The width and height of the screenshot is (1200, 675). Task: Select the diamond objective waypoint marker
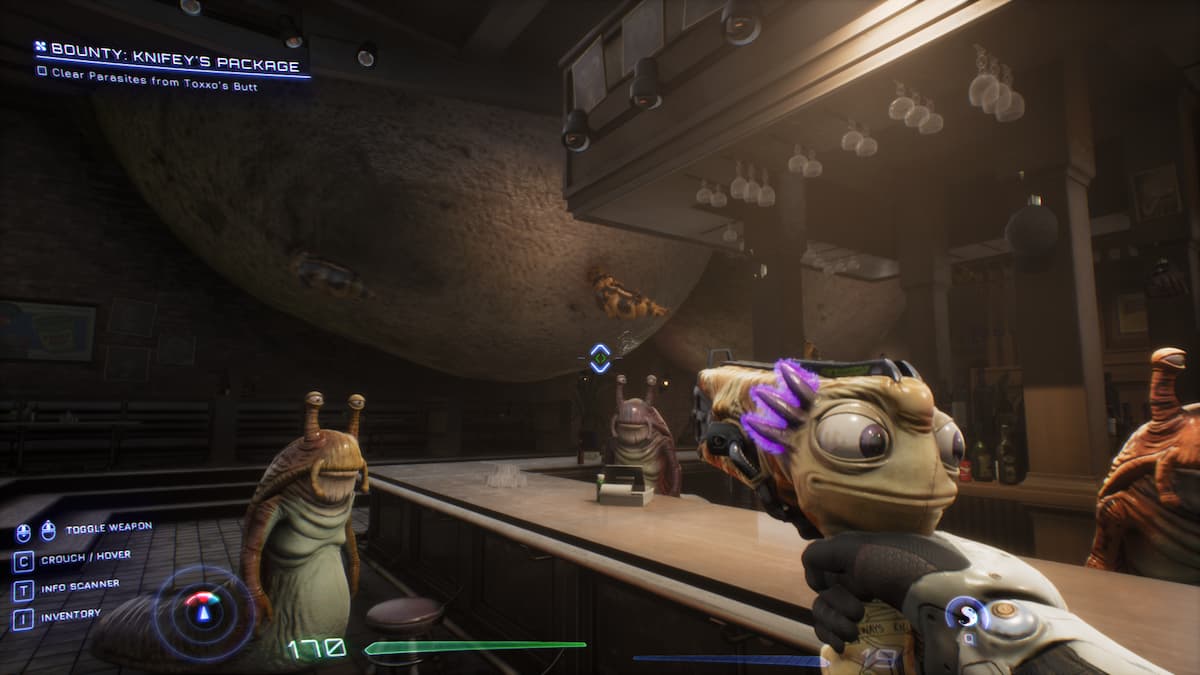(x=600, y=358)
